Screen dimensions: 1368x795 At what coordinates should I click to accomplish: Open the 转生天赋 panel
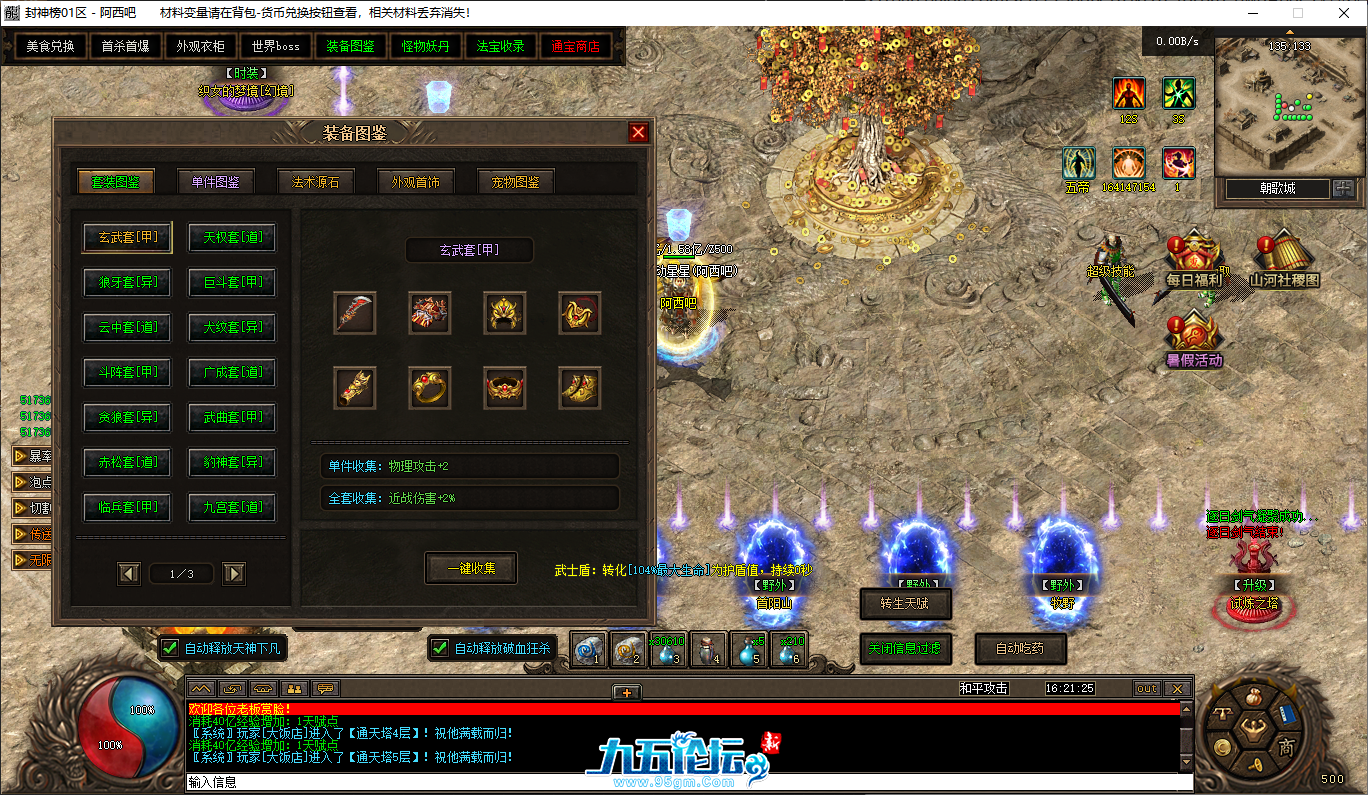(x=905, y=604)
